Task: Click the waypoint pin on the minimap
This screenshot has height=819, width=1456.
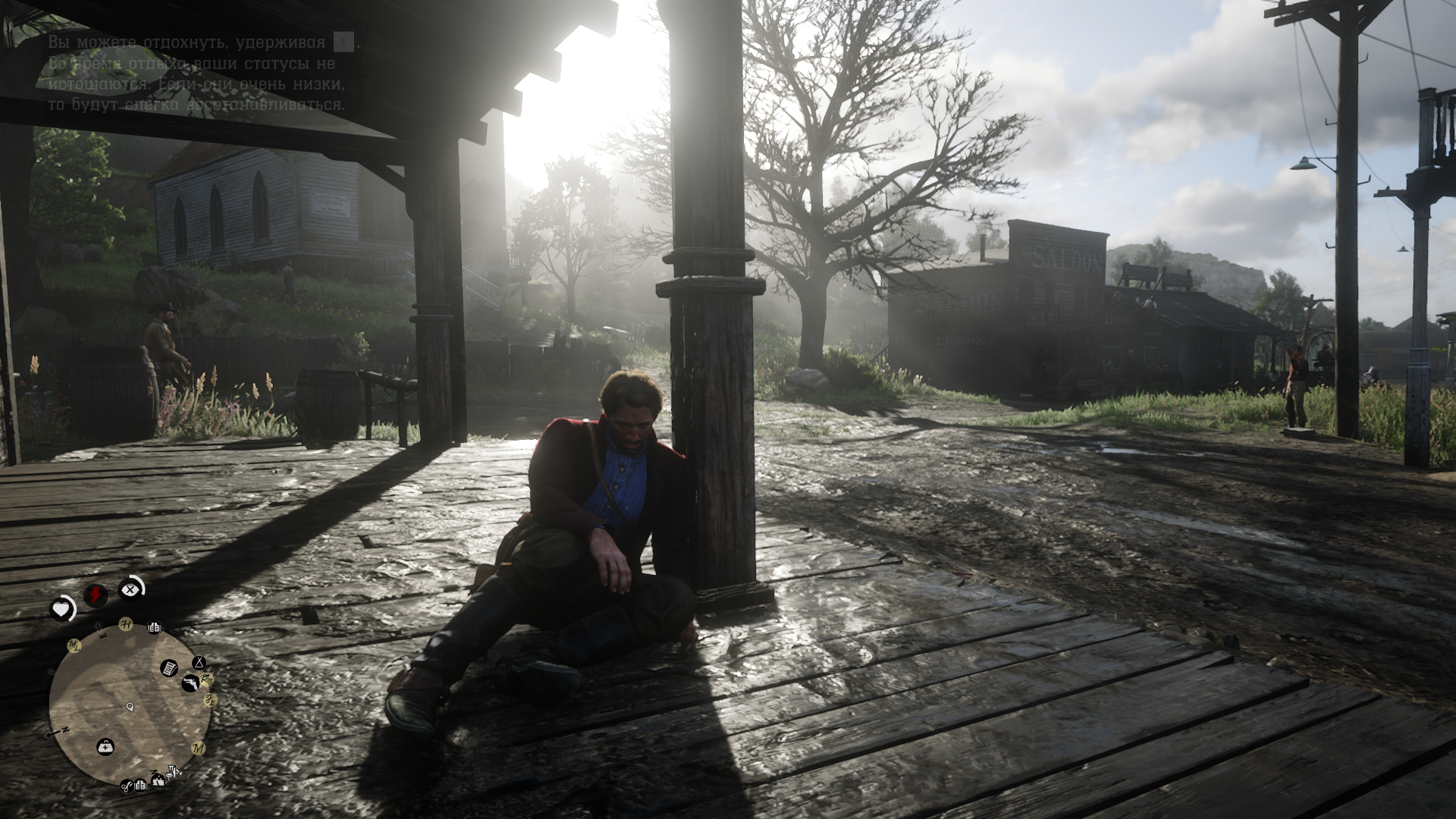Action: coord(130,708)
